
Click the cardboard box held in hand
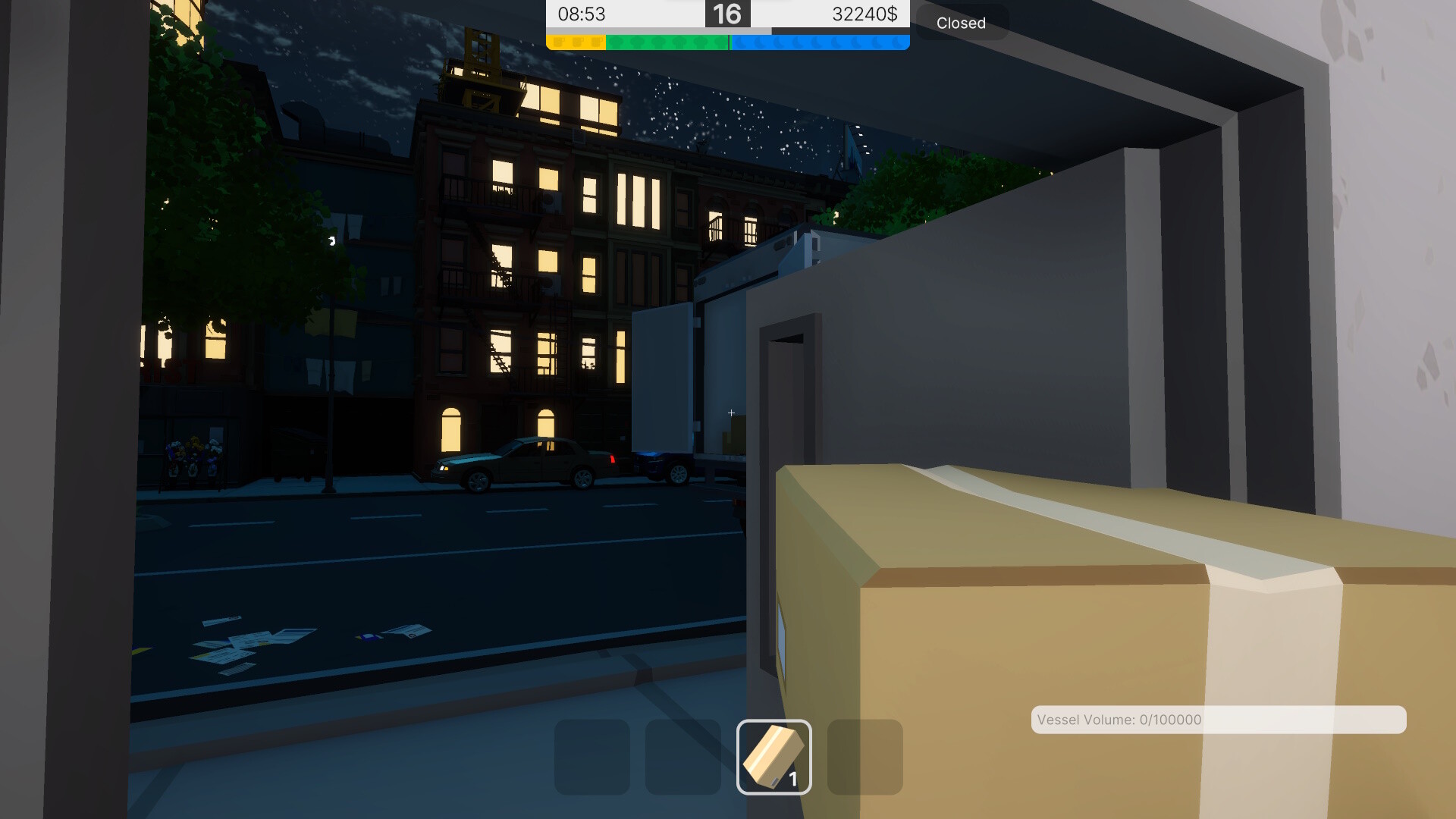click(1062, 622)
